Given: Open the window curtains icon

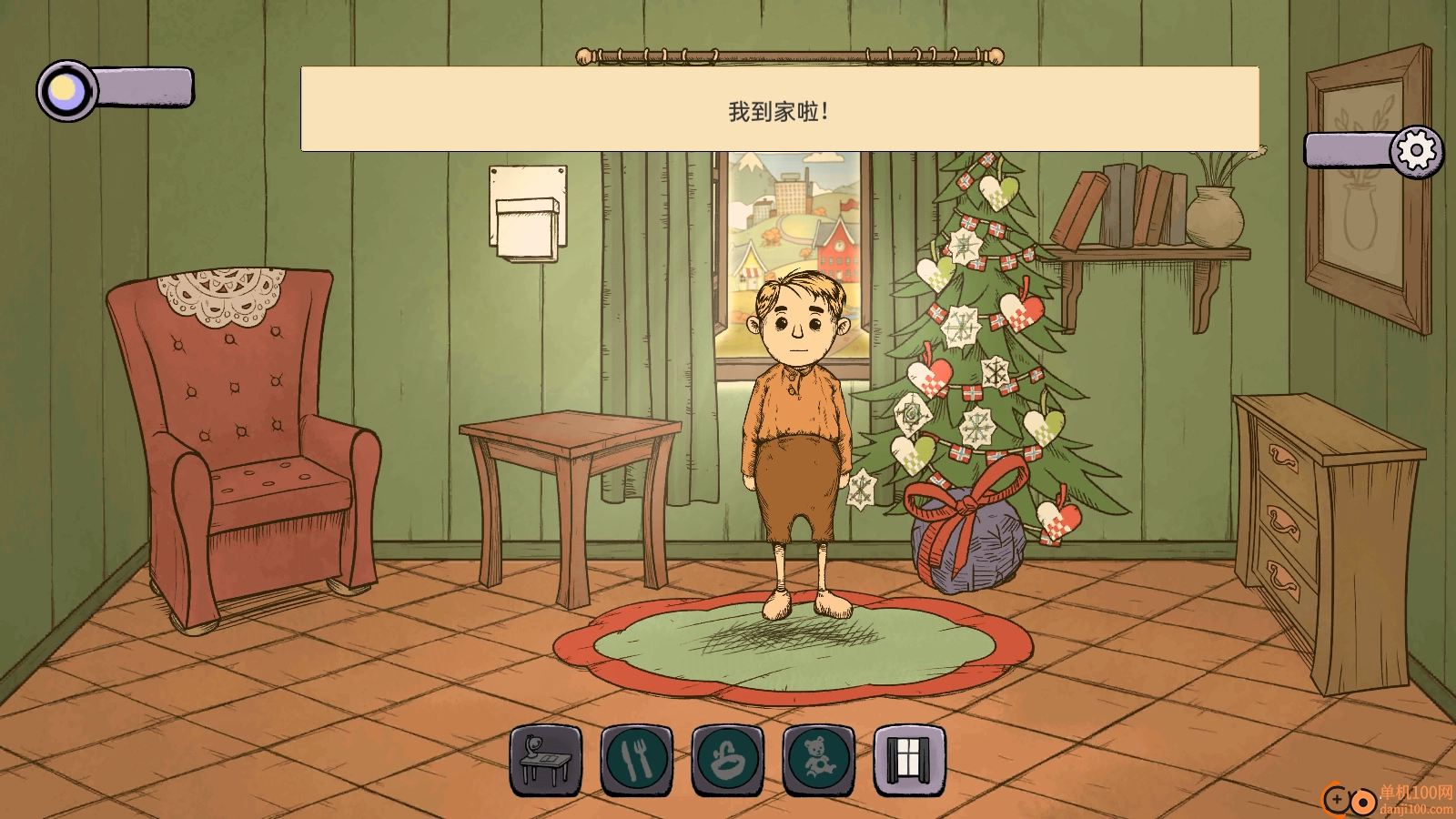Looking at the screenshot, I should pyautogui.click(x=909, y=760).
